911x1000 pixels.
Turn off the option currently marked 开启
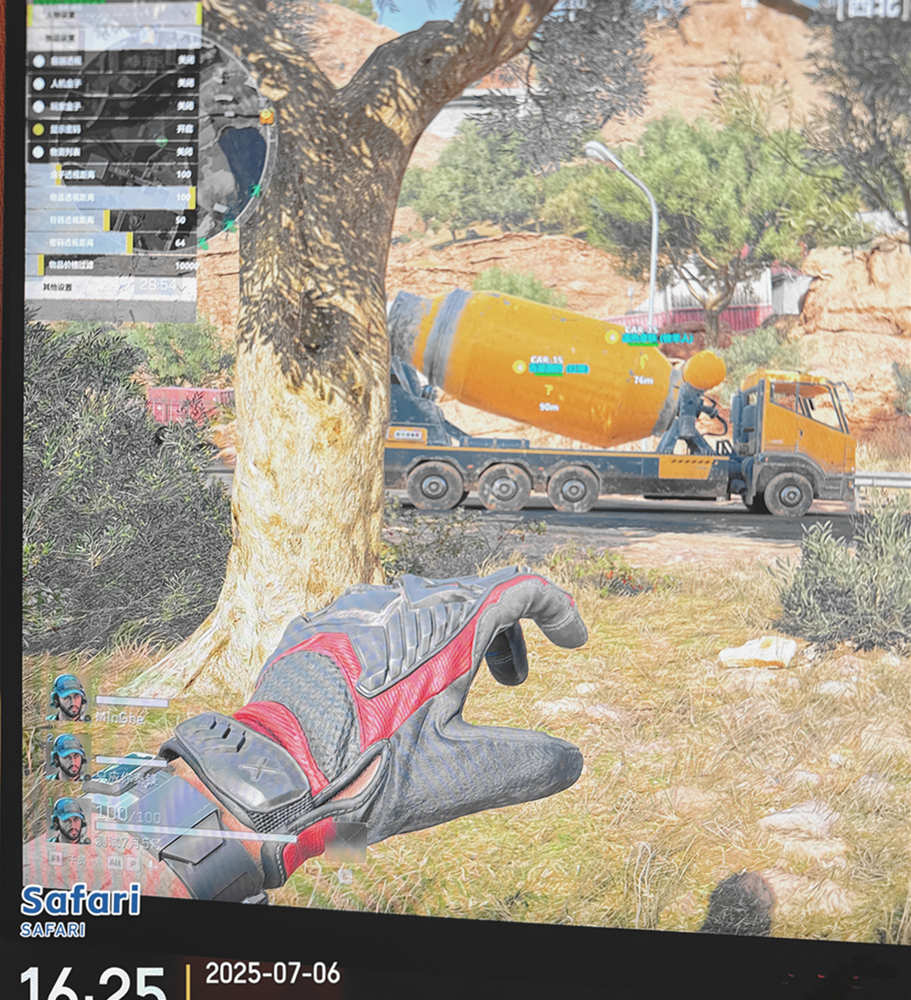click(x=112, y=129)
